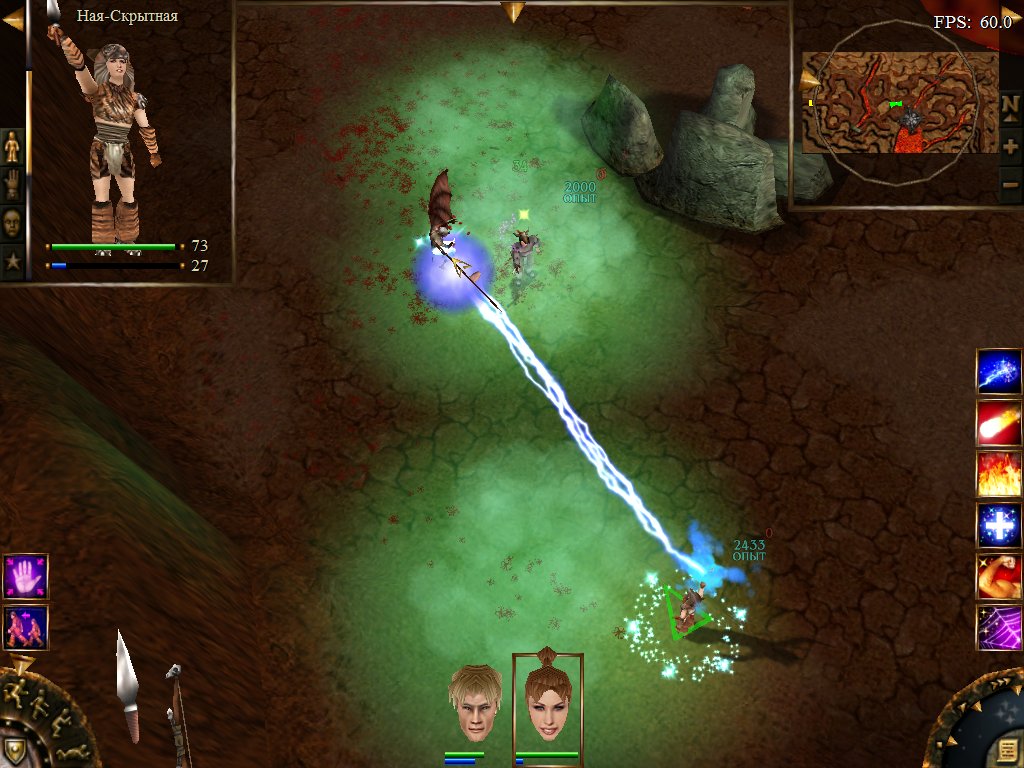This screenshot has width=1024, height=768.
Task: Cast the lightning bolt spell
Action: pyautogui.click(x=998, y=371)
